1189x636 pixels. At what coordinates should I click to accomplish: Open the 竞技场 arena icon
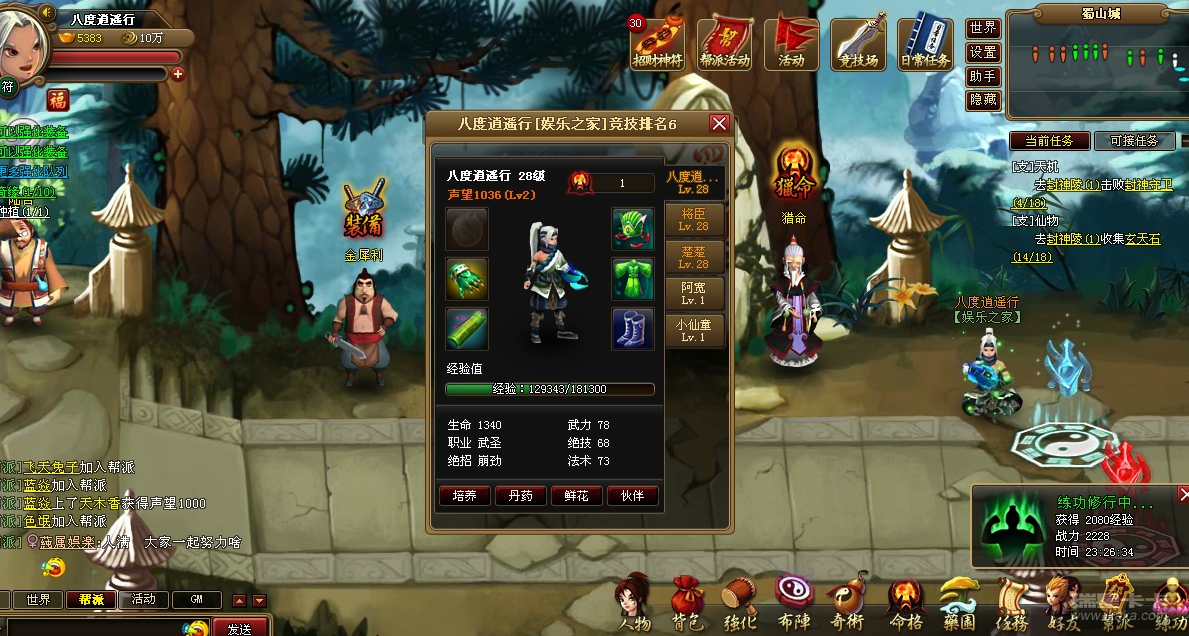pos(857,42)
